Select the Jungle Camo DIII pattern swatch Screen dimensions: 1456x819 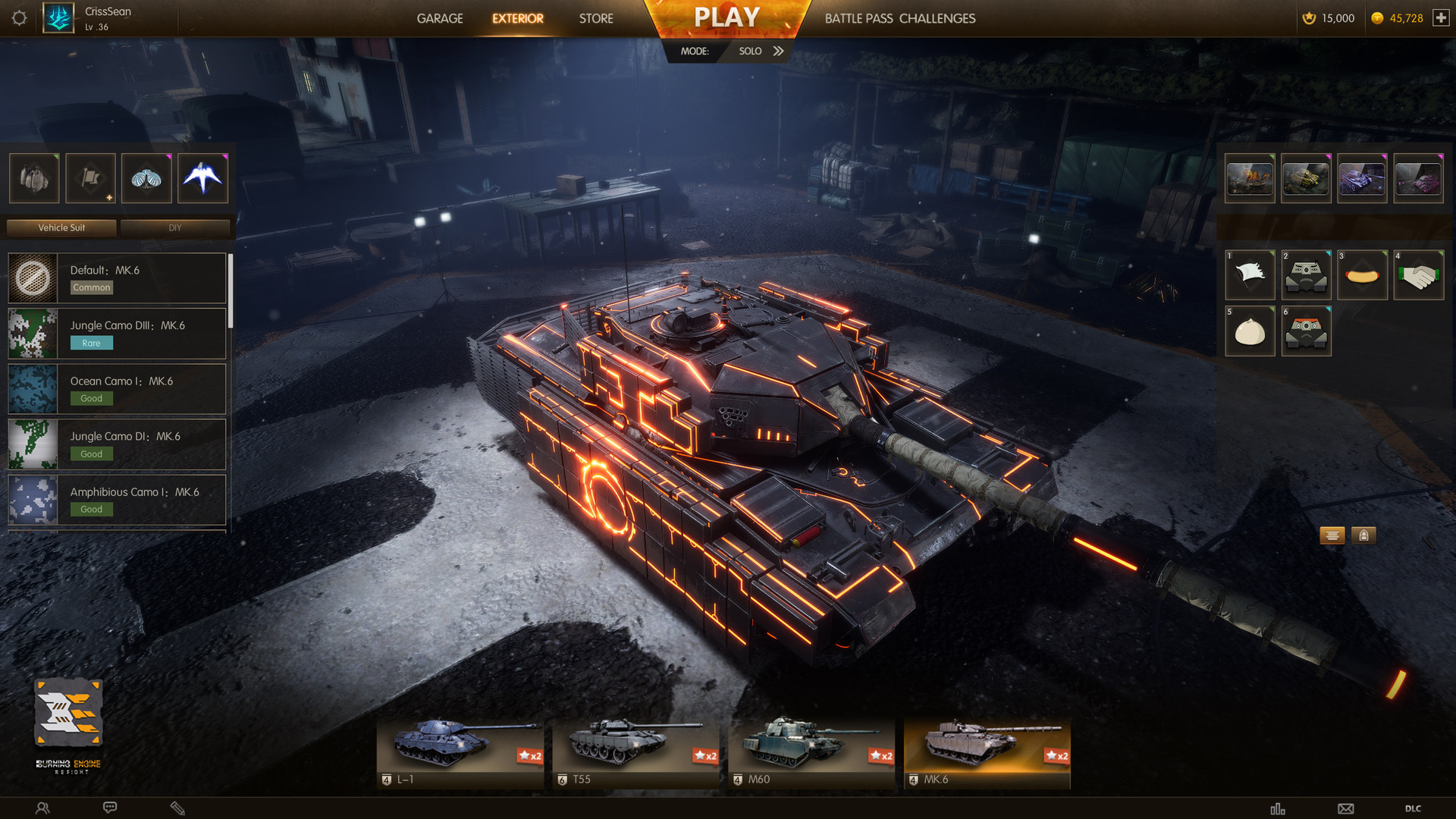coord(33,333)
